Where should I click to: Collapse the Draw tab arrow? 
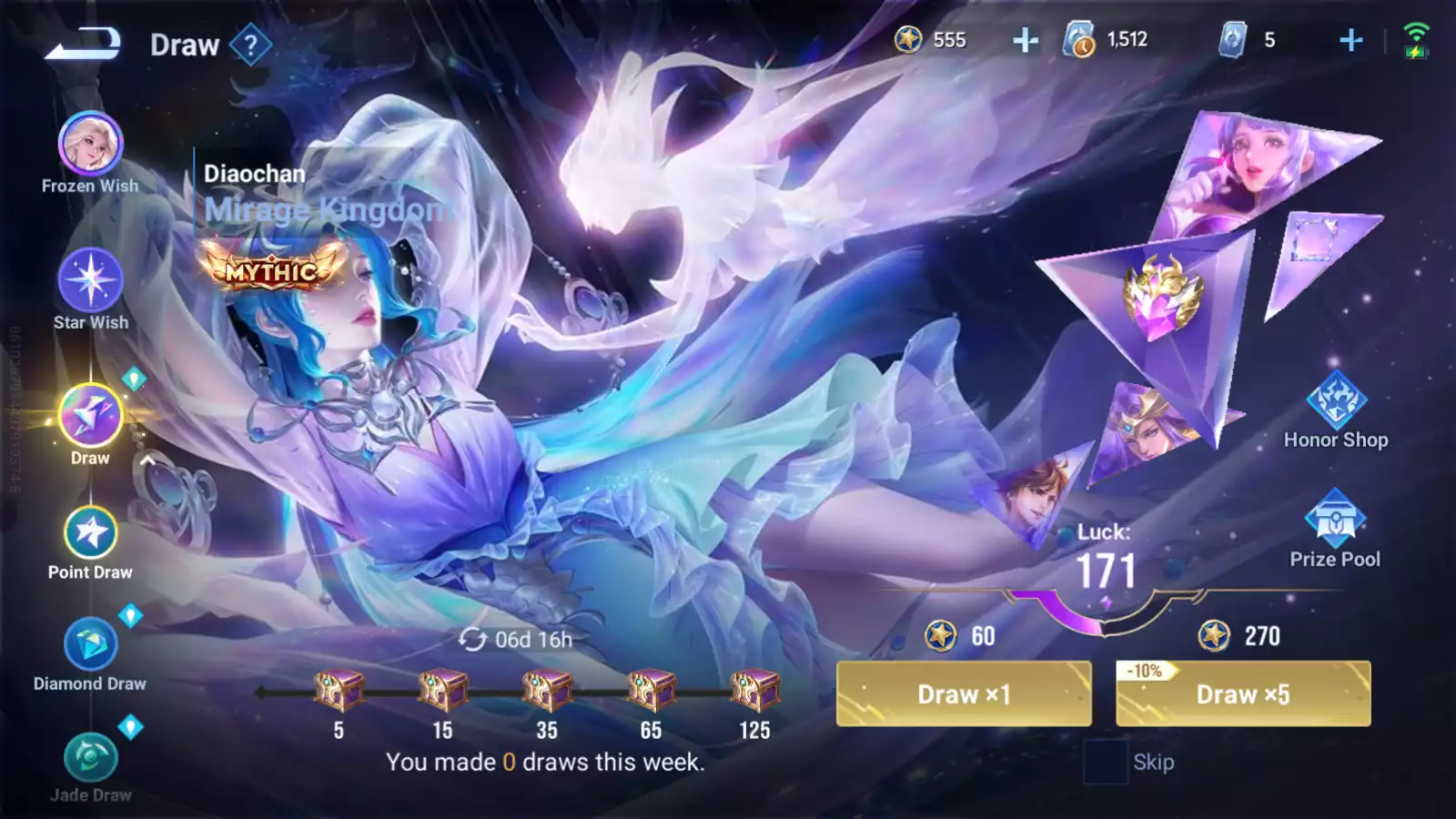pyautogui.click(x=147, y=460)
